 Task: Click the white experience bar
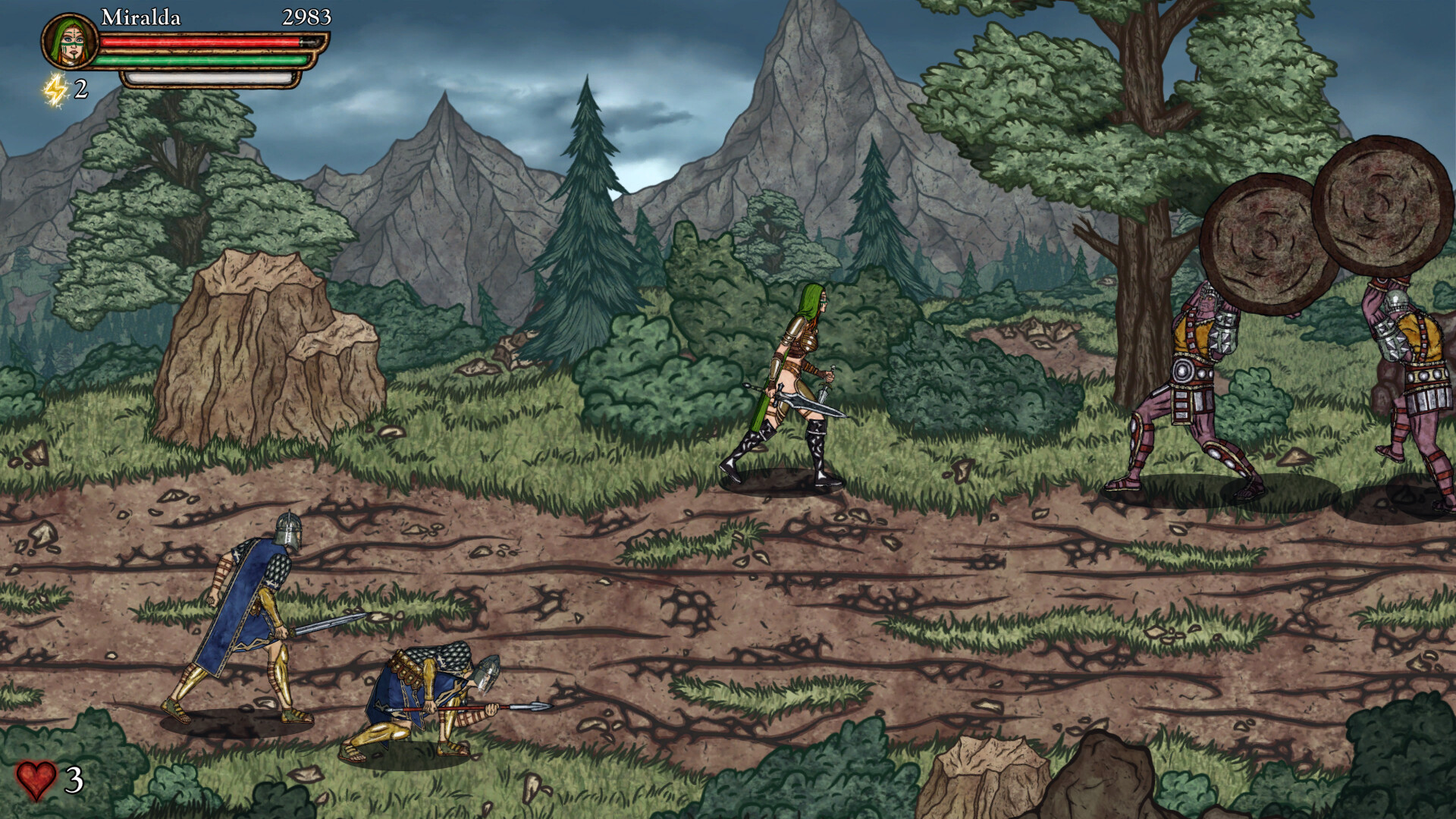click(212, 77)
